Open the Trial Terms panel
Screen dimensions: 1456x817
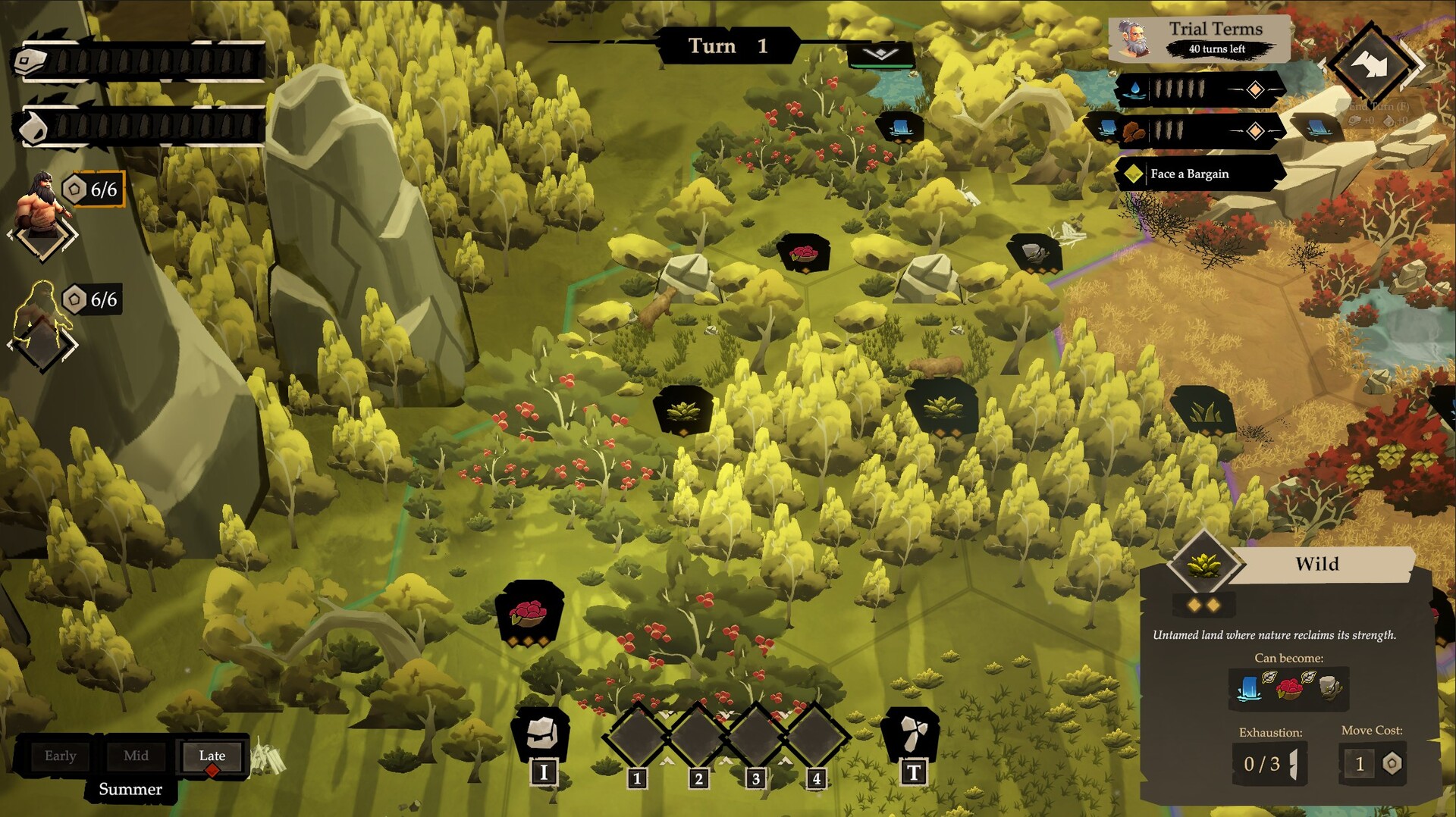point(1200,38)
